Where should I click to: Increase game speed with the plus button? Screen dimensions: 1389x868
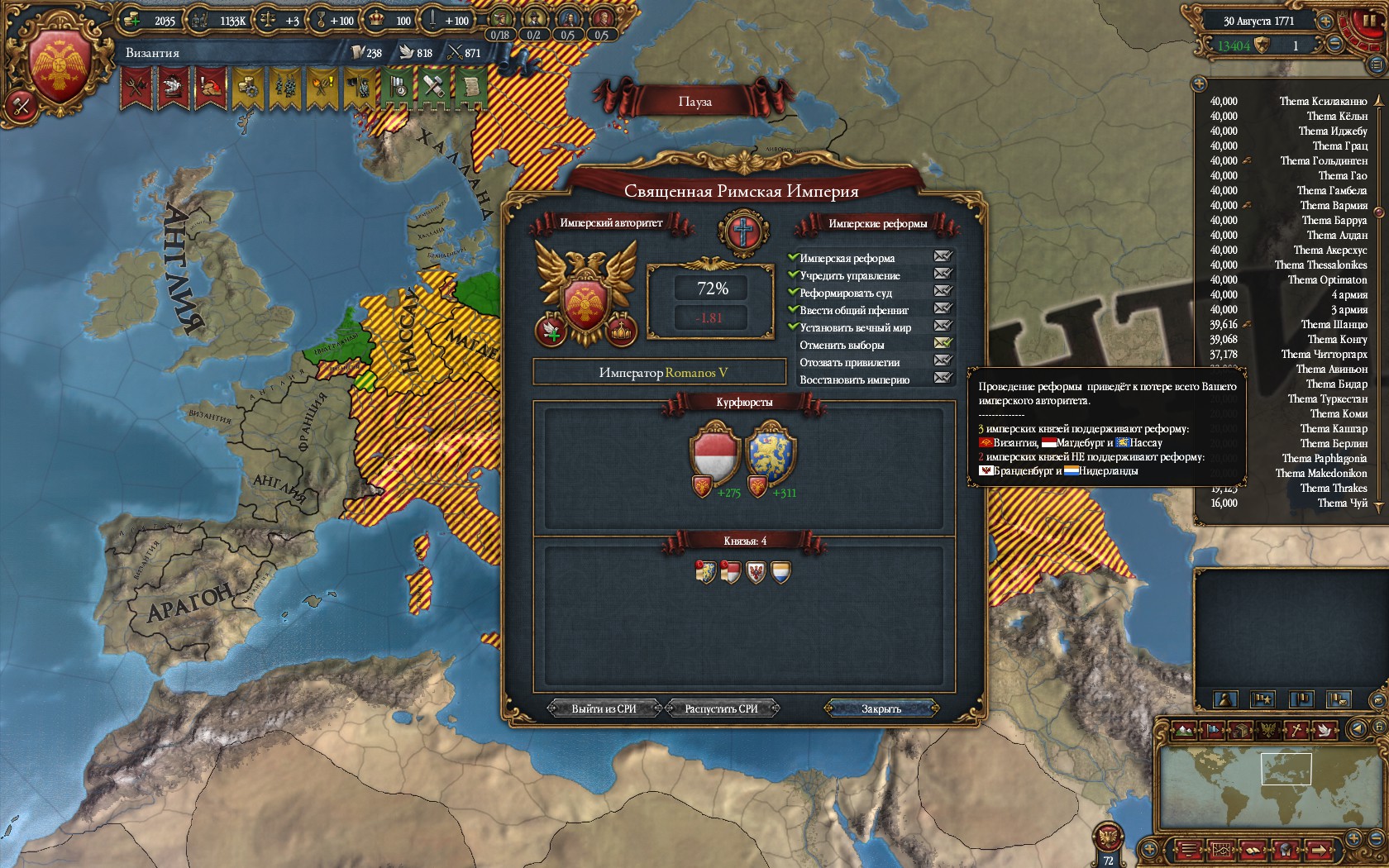[x=1325, y=21]
